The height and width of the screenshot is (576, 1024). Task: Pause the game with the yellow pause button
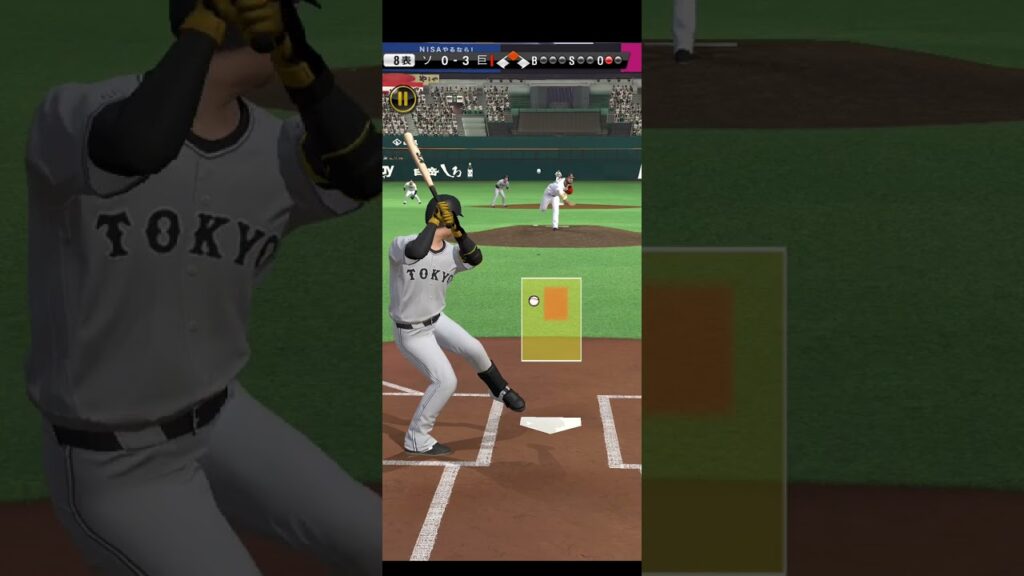[403, 99]
